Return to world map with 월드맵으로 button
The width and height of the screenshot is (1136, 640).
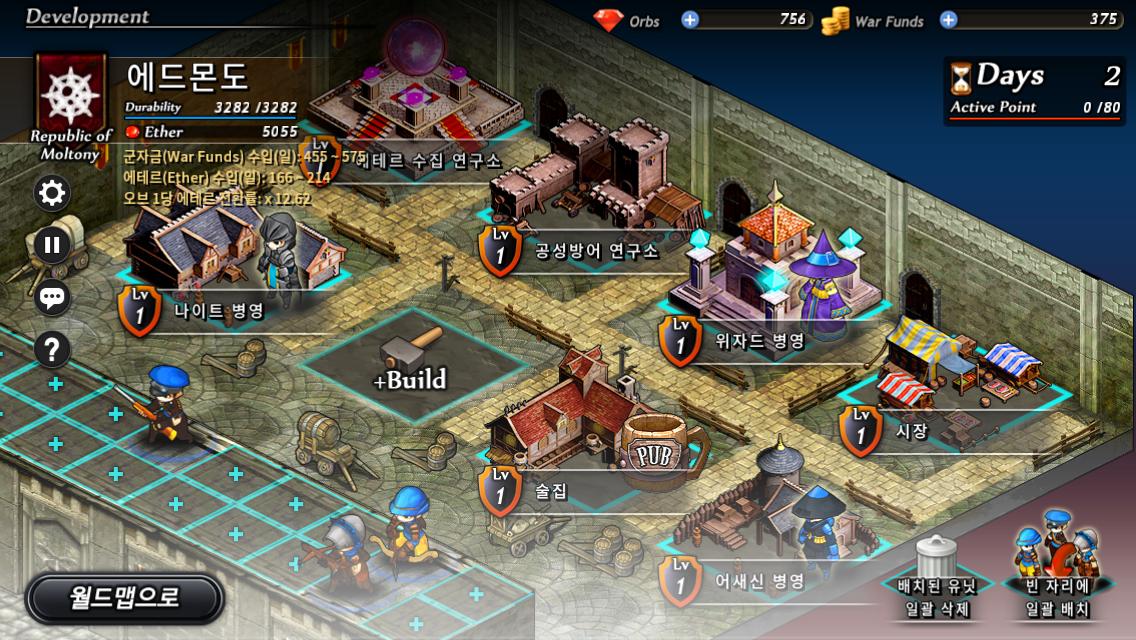(124, 598)
